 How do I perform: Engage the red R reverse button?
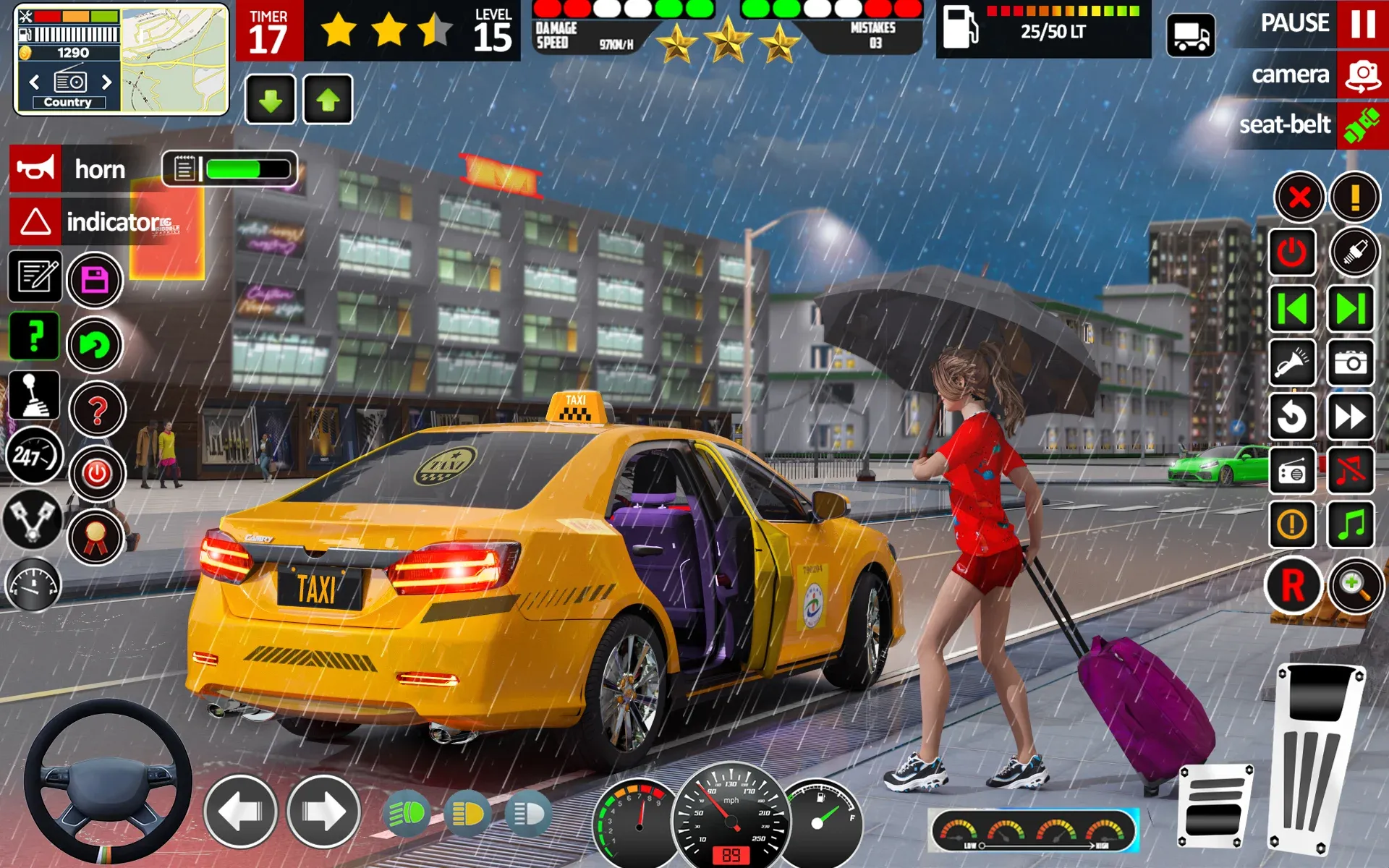click(1293, 585)
